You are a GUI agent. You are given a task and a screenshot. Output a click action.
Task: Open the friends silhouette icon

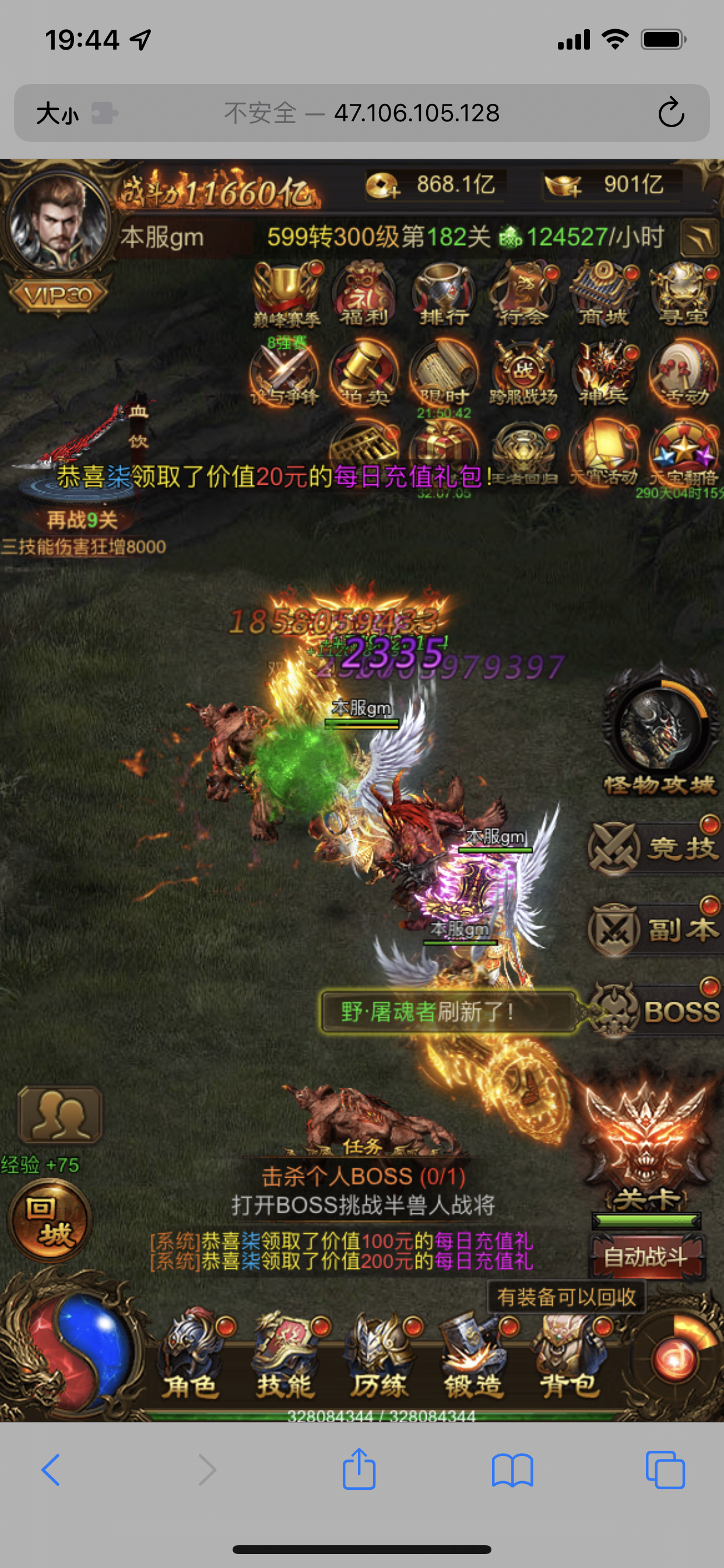(x=59, y=1115)
